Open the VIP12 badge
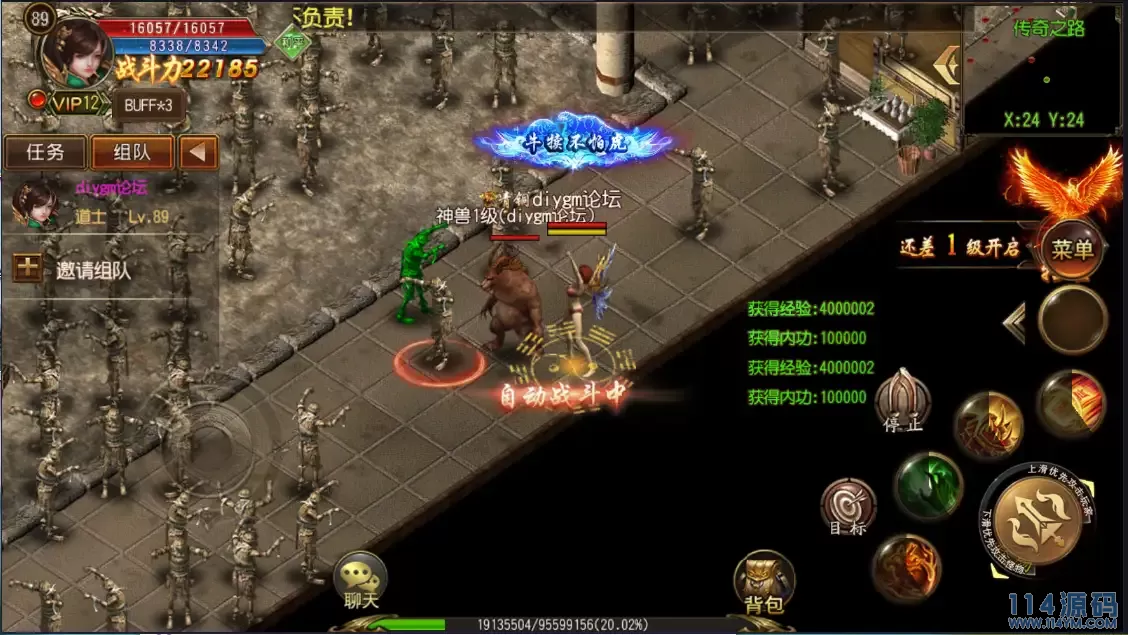 coord(68,103)
